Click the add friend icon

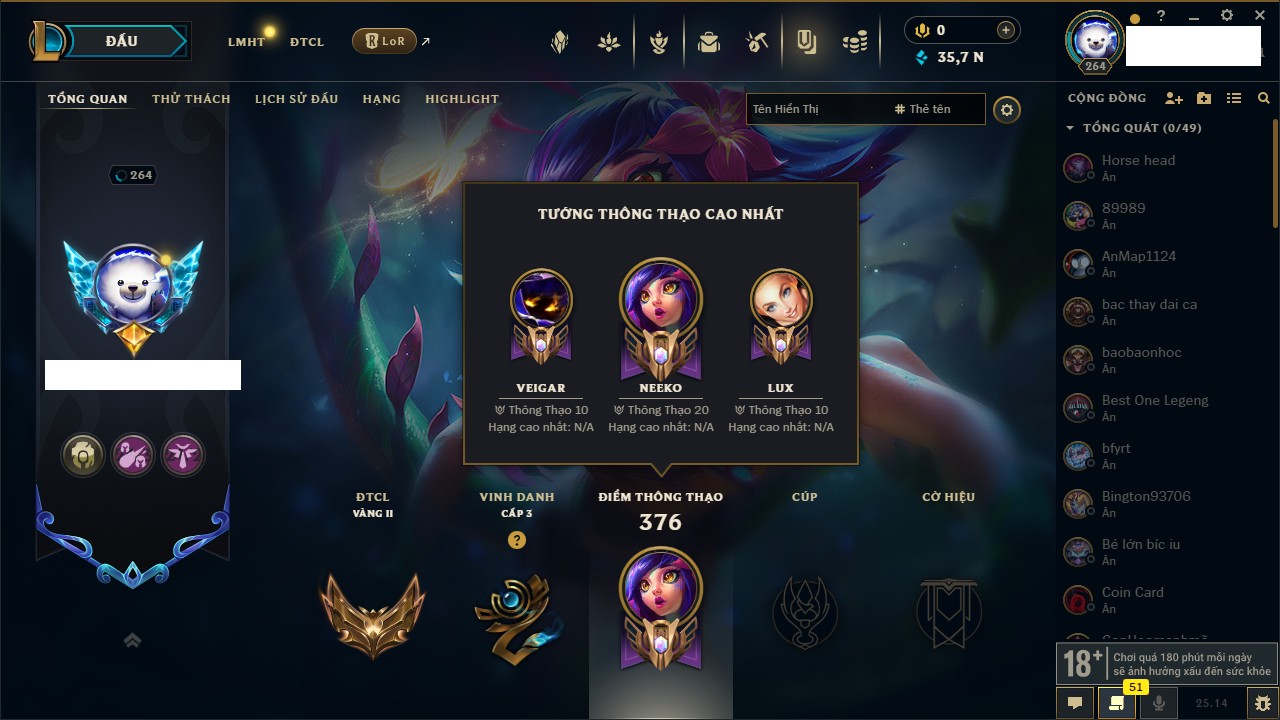[x=1173, y=98]
